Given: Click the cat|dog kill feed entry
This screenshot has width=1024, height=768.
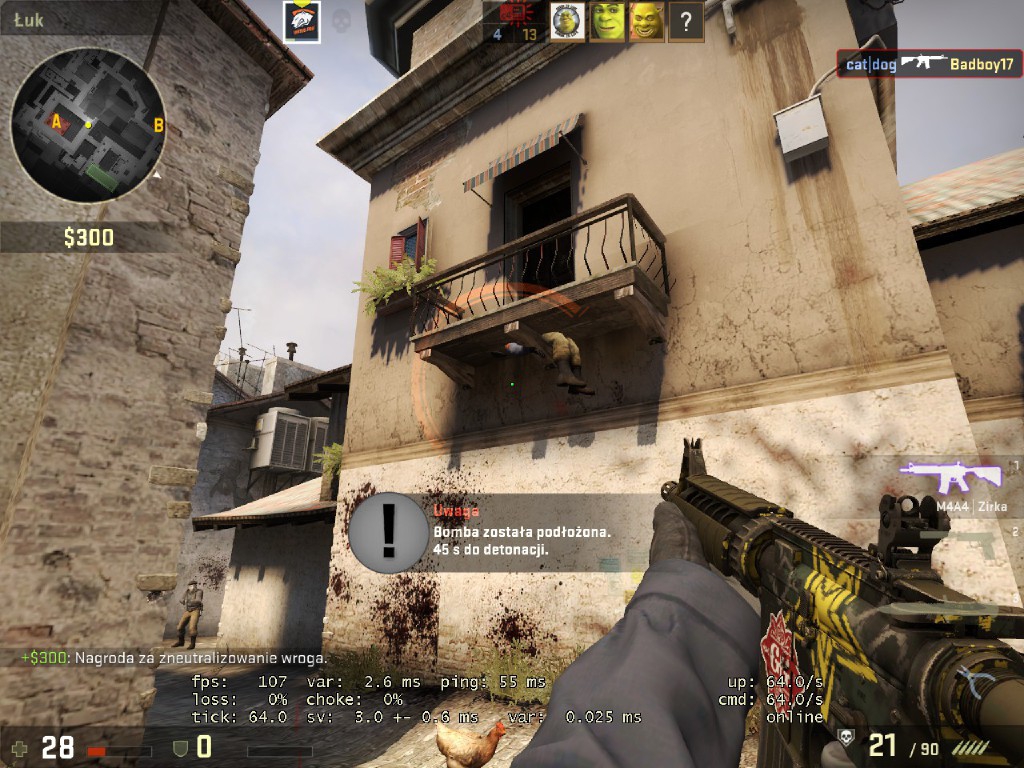Looking at the screenshot, I should tap(930, 64).
